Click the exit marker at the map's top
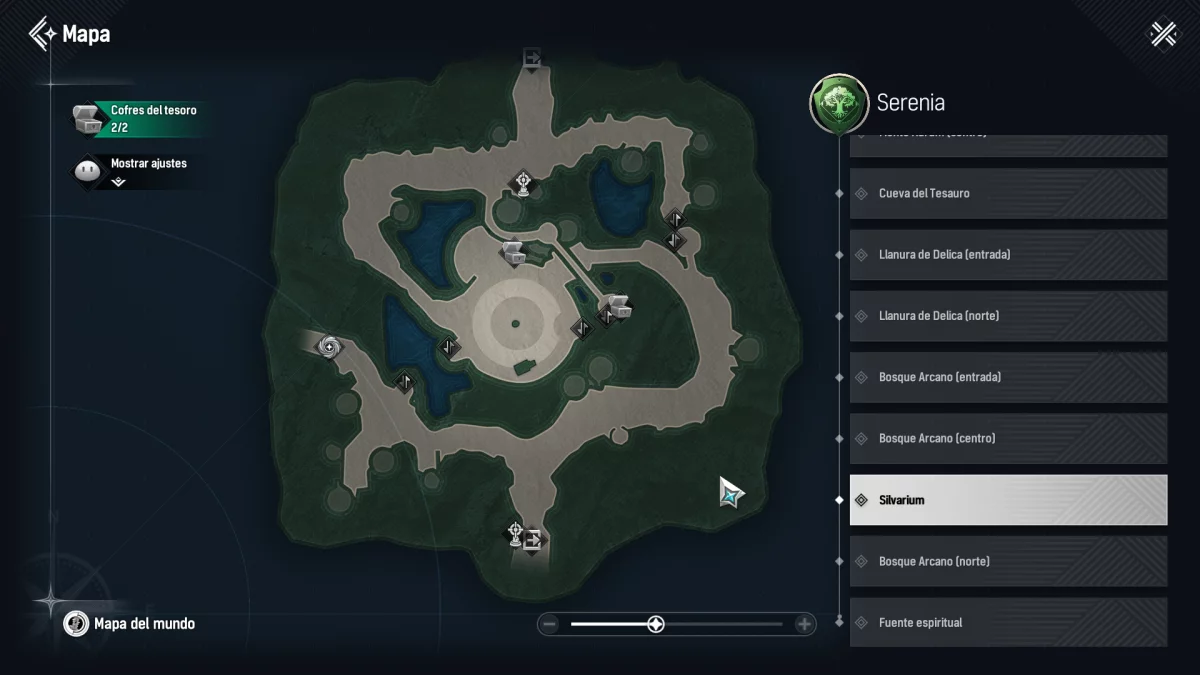1200x675 pixels. 532,58
